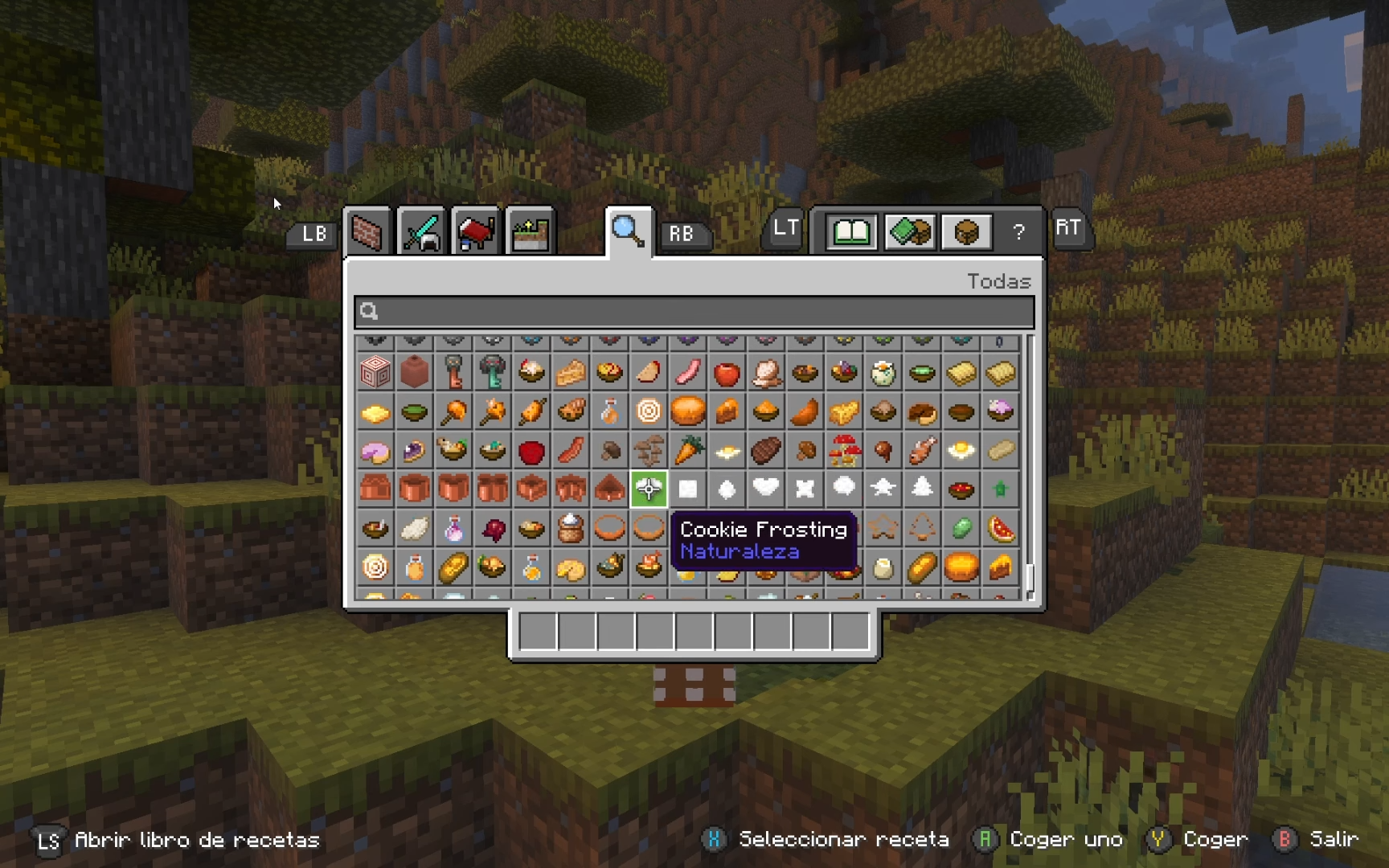
Task: Open the Items tab with the bed icon
Action: (475, 231)
